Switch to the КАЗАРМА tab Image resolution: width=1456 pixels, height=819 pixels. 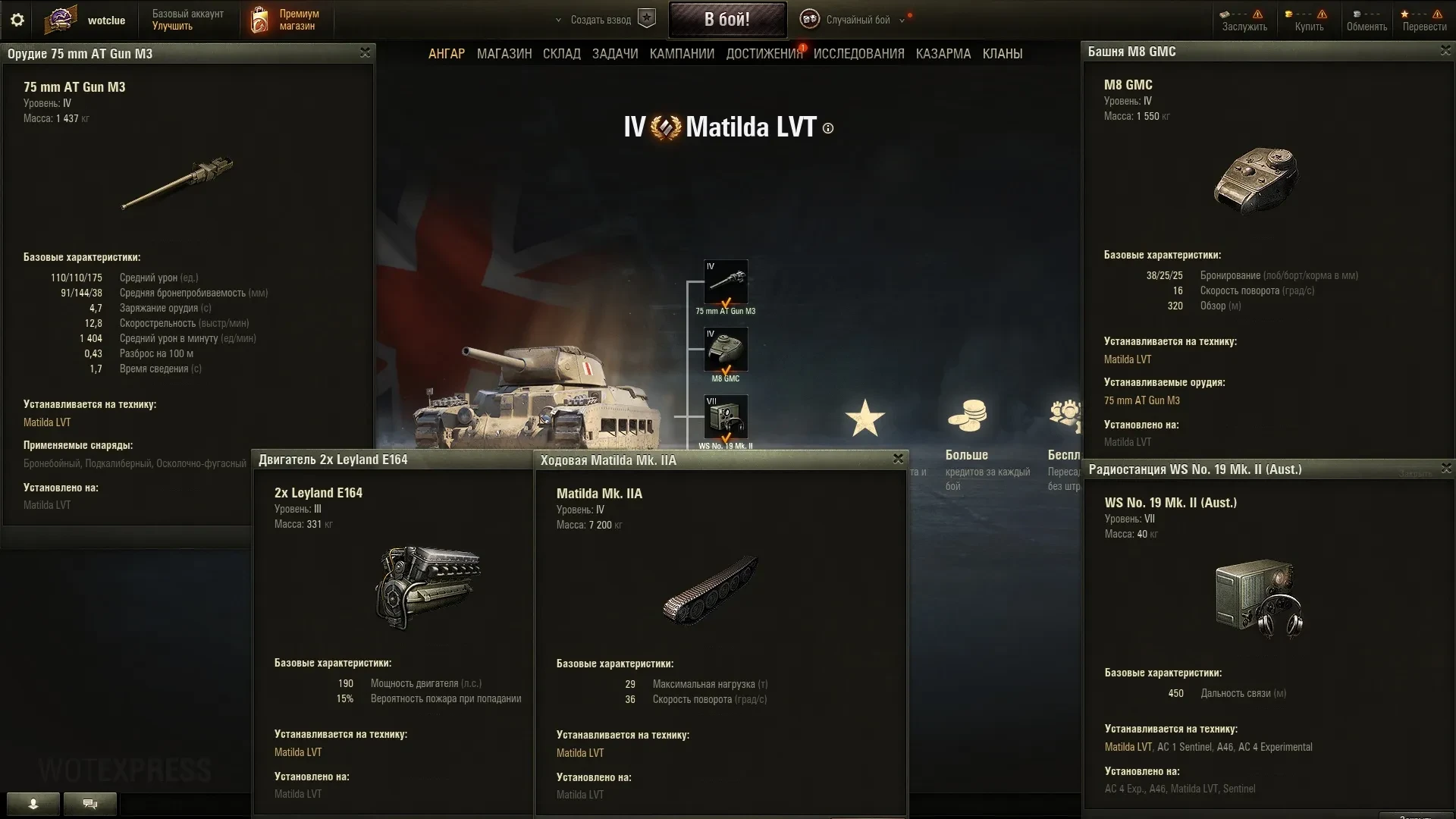tap(943, 54)
